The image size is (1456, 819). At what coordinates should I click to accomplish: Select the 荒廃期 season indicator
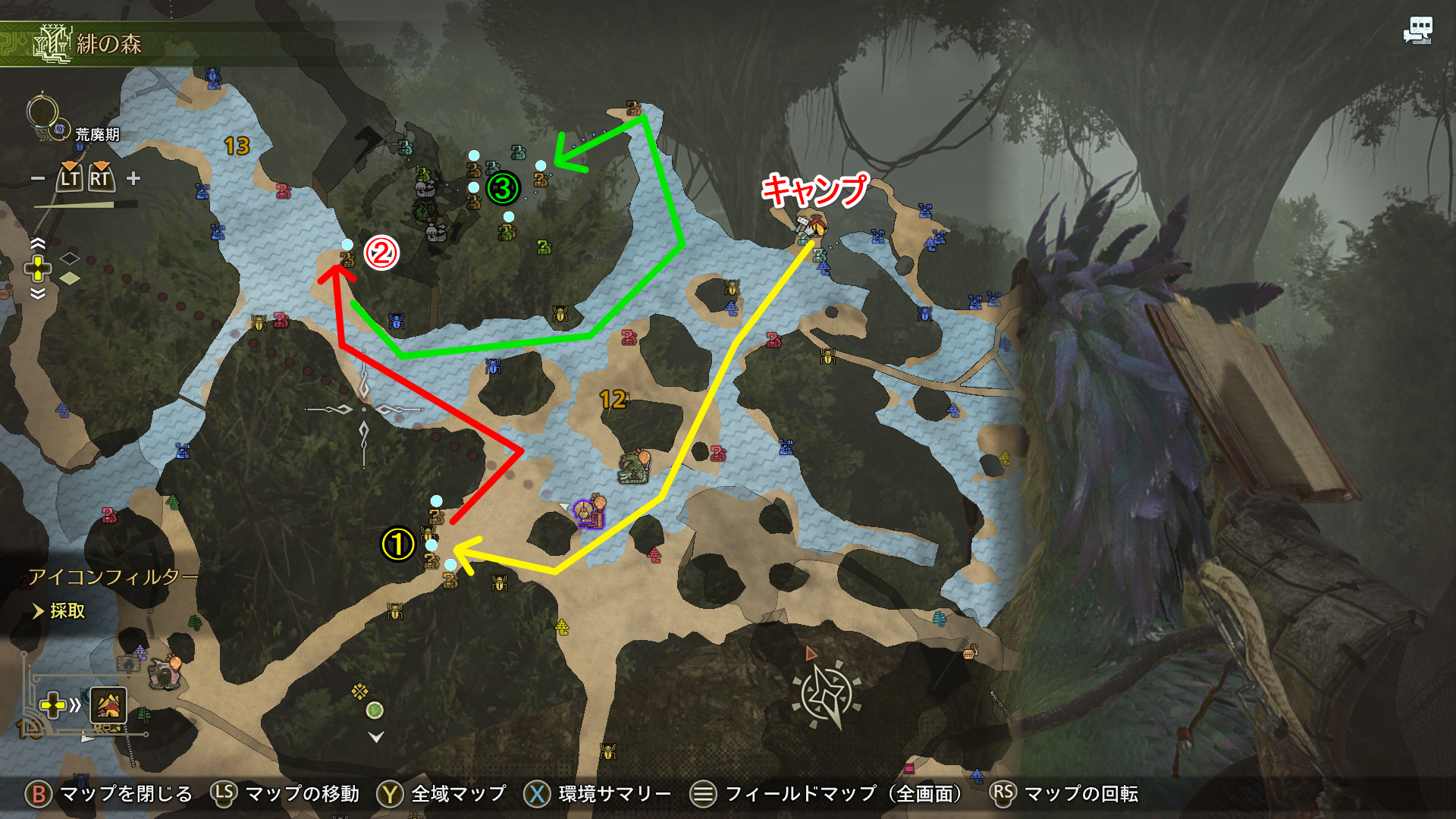[97, 135]
